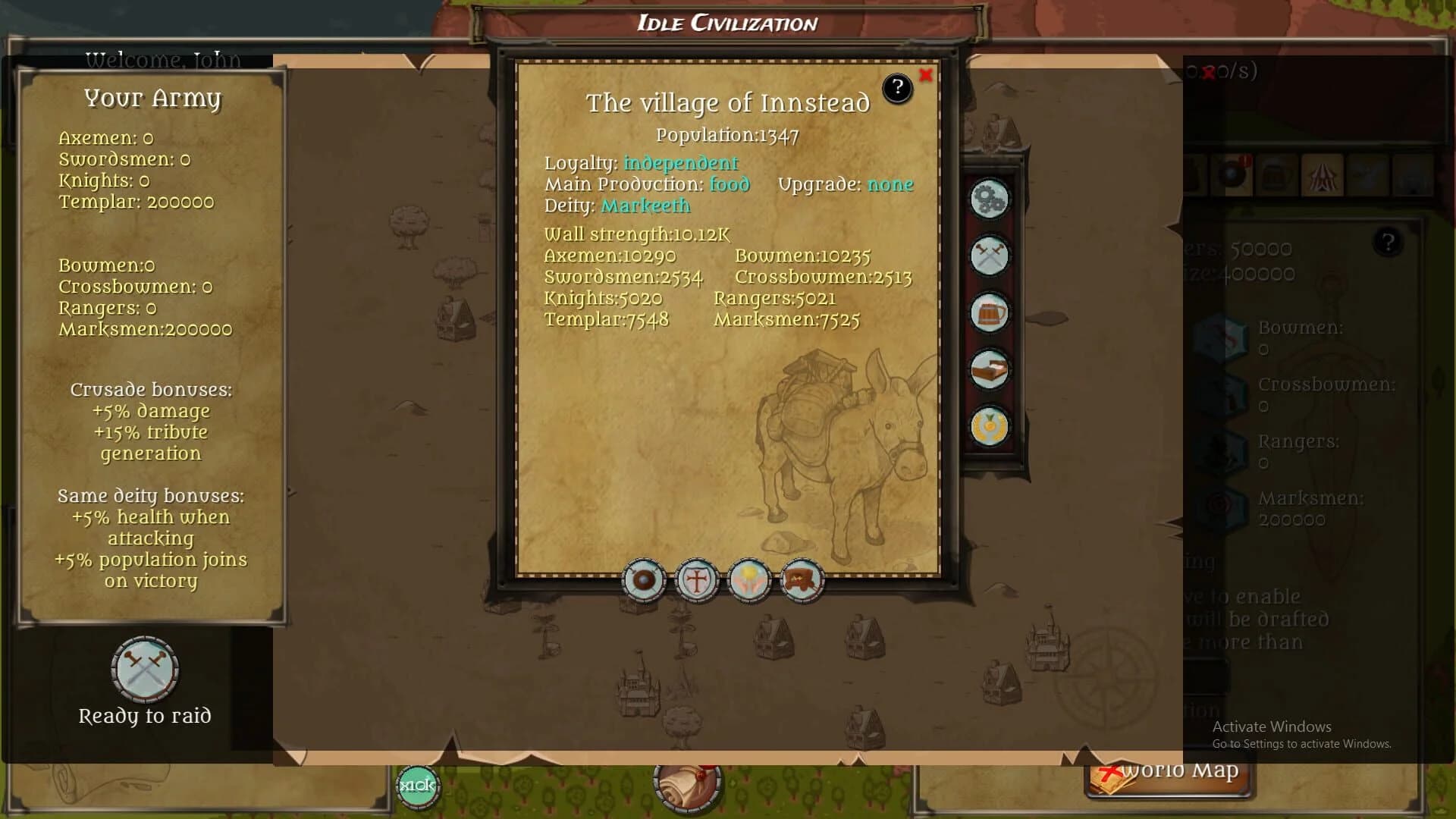Open the help question mark on the village panel

(899, 88)
